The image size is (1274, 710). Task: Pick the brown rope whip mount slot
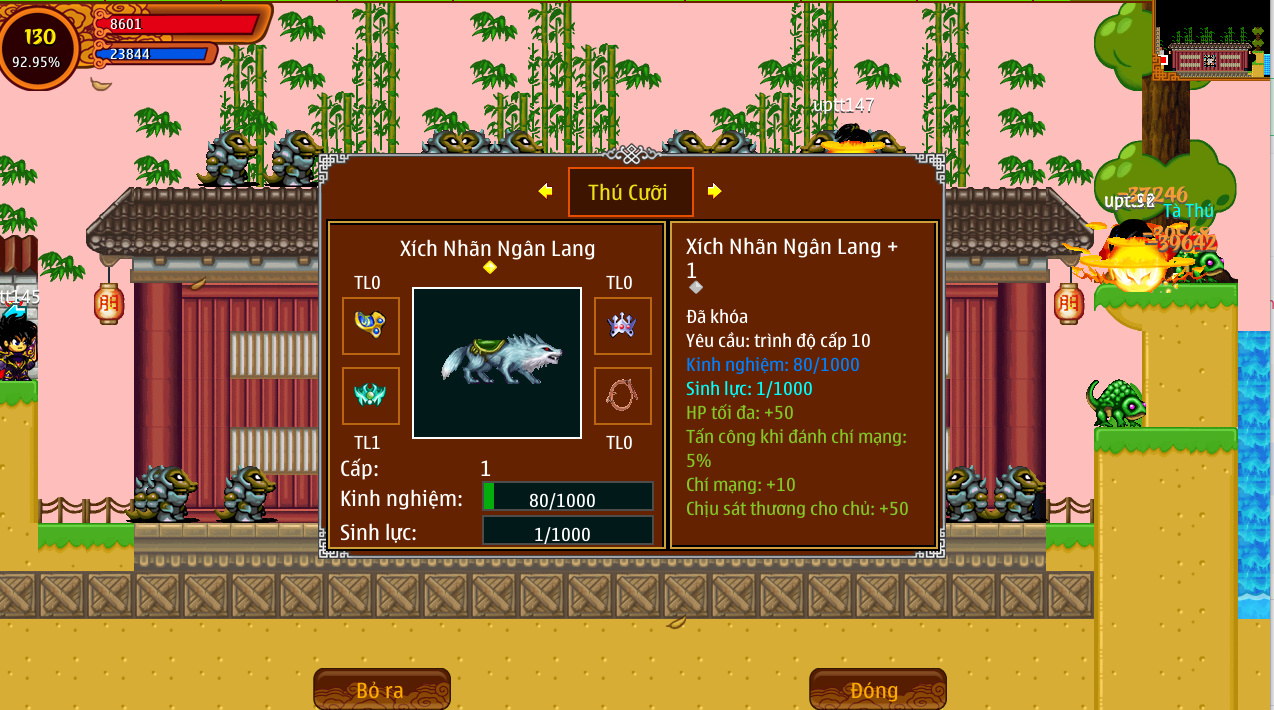pyautogui.click(x=622, y=395)
